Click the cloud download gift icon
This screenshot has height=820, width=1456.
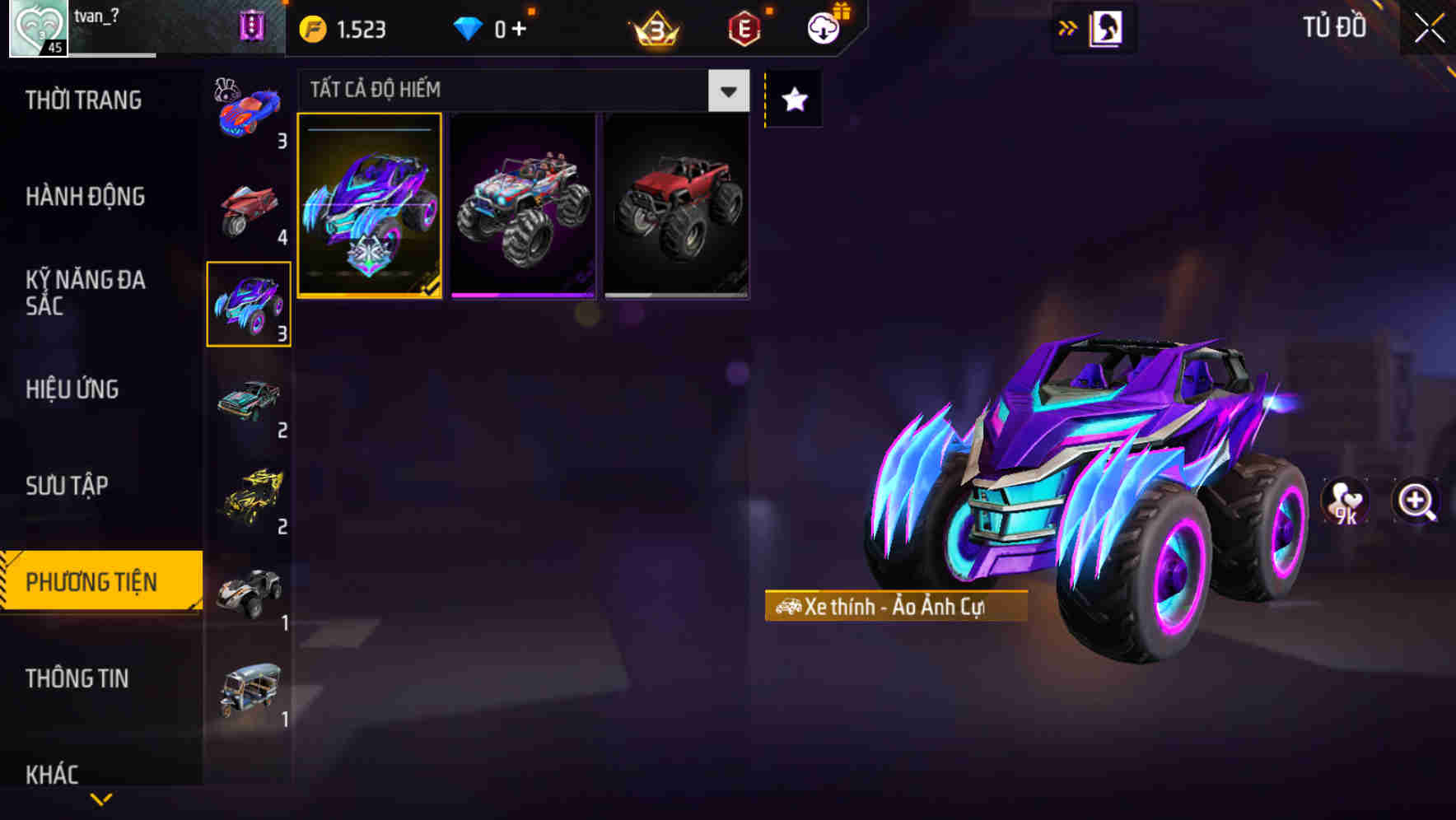point(823,26)
